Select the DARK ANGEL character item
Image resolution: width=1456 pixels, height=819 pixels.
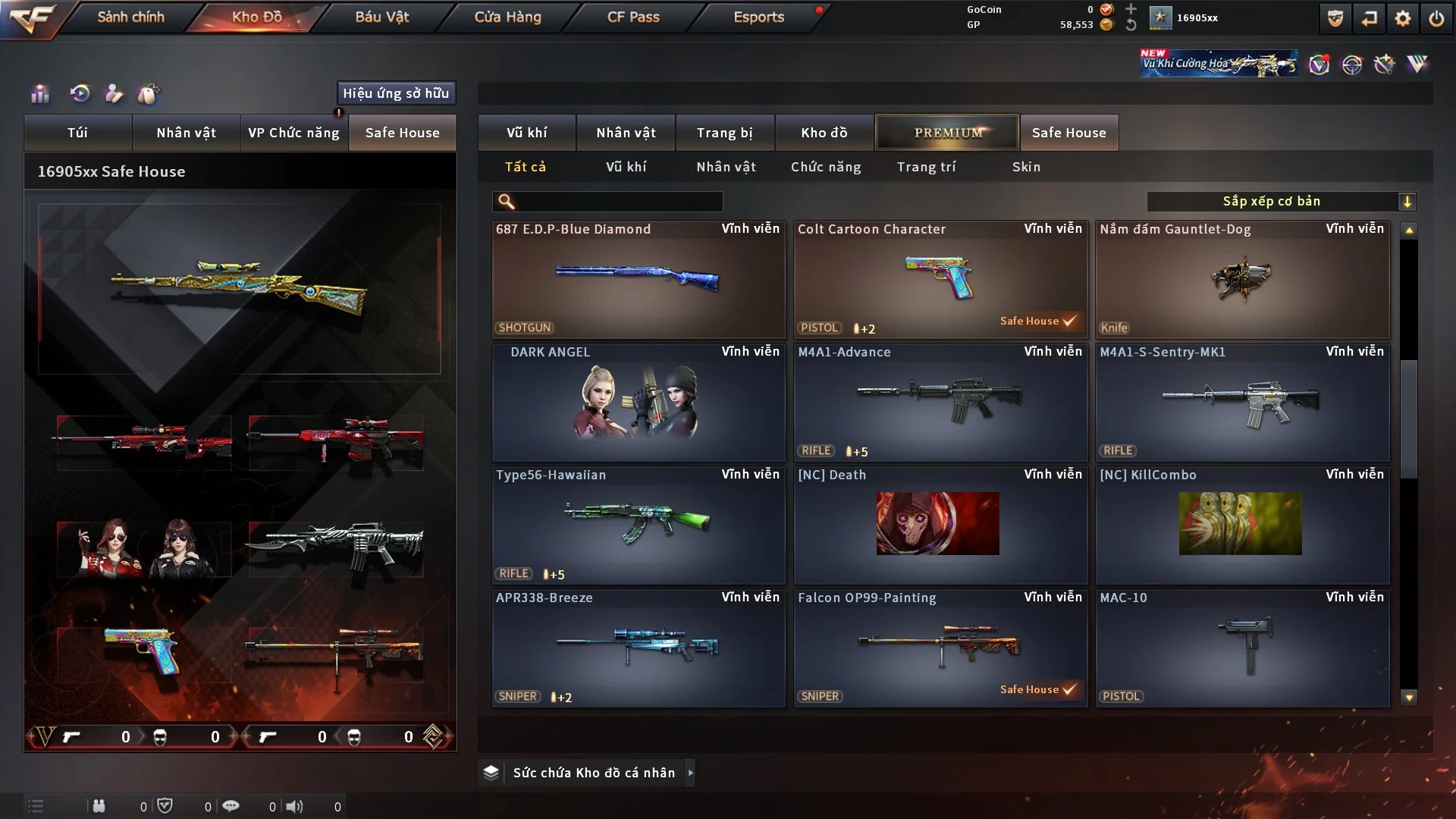click(638, 402)
